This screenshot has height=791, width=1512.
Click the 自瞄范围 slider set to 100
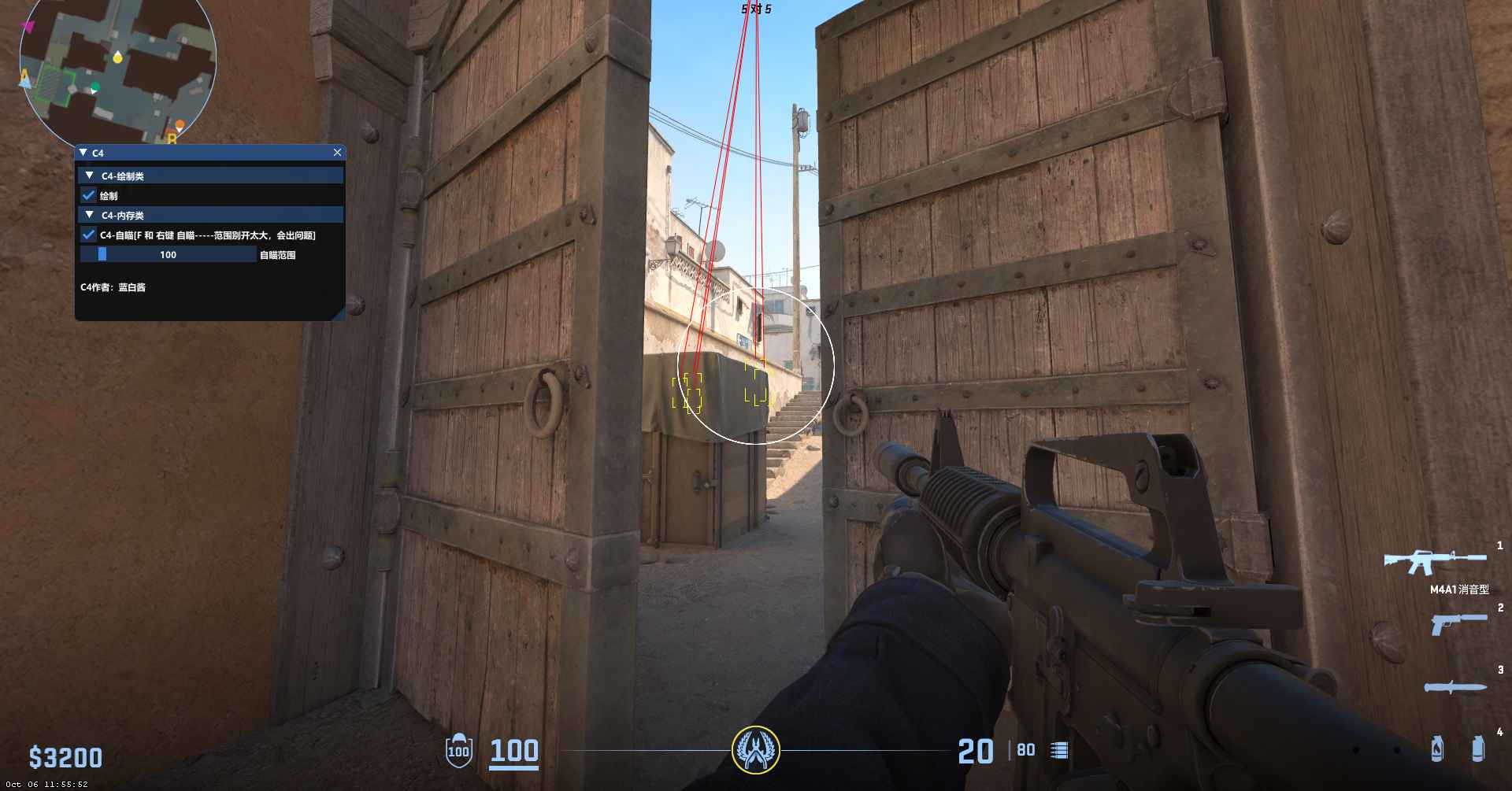pyautogui.click(x=169, y=254)
